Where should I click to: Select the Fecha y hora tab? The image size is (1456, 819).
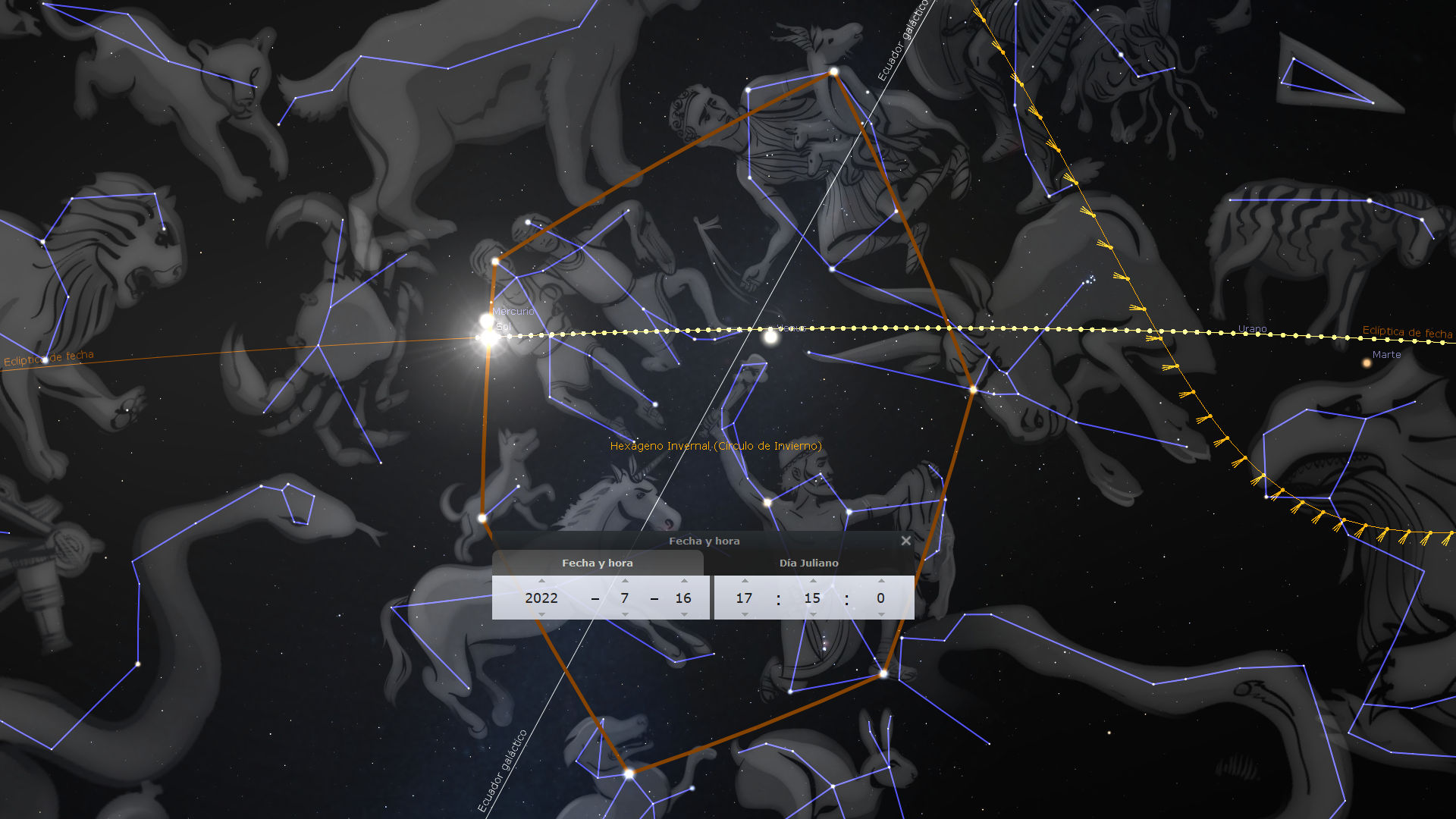pyautogui.click(x=597, y=563)
